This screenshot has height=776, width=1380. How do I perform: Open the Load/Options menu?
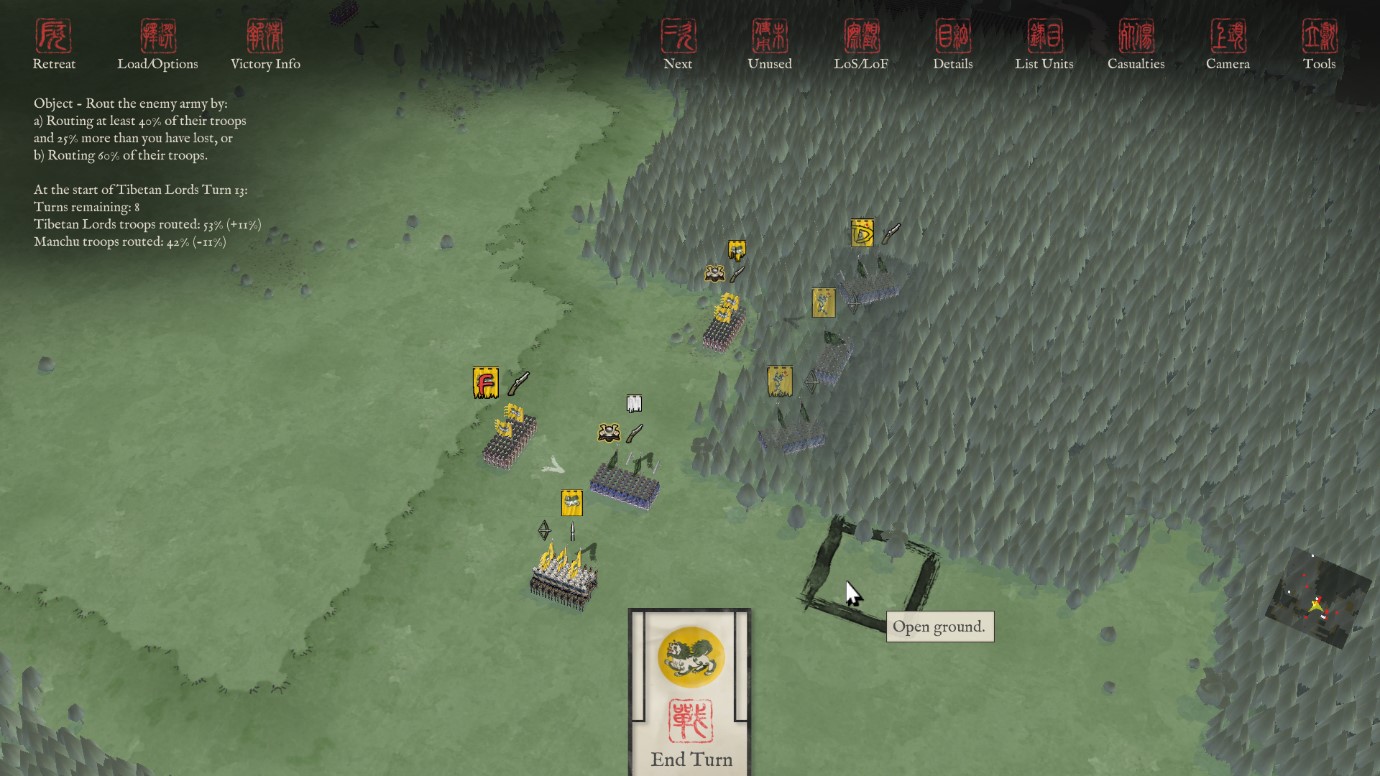click(158, 45)
